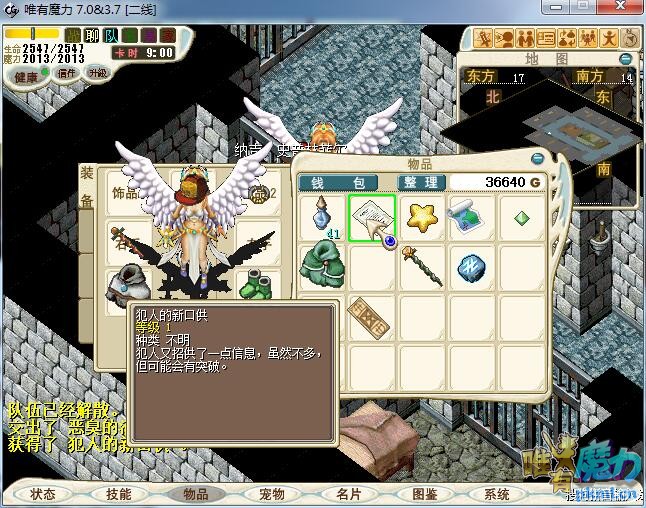This screenshot has width=646, height=508.
Task: Open the 状态 status menu
Action: click(43, 494)
